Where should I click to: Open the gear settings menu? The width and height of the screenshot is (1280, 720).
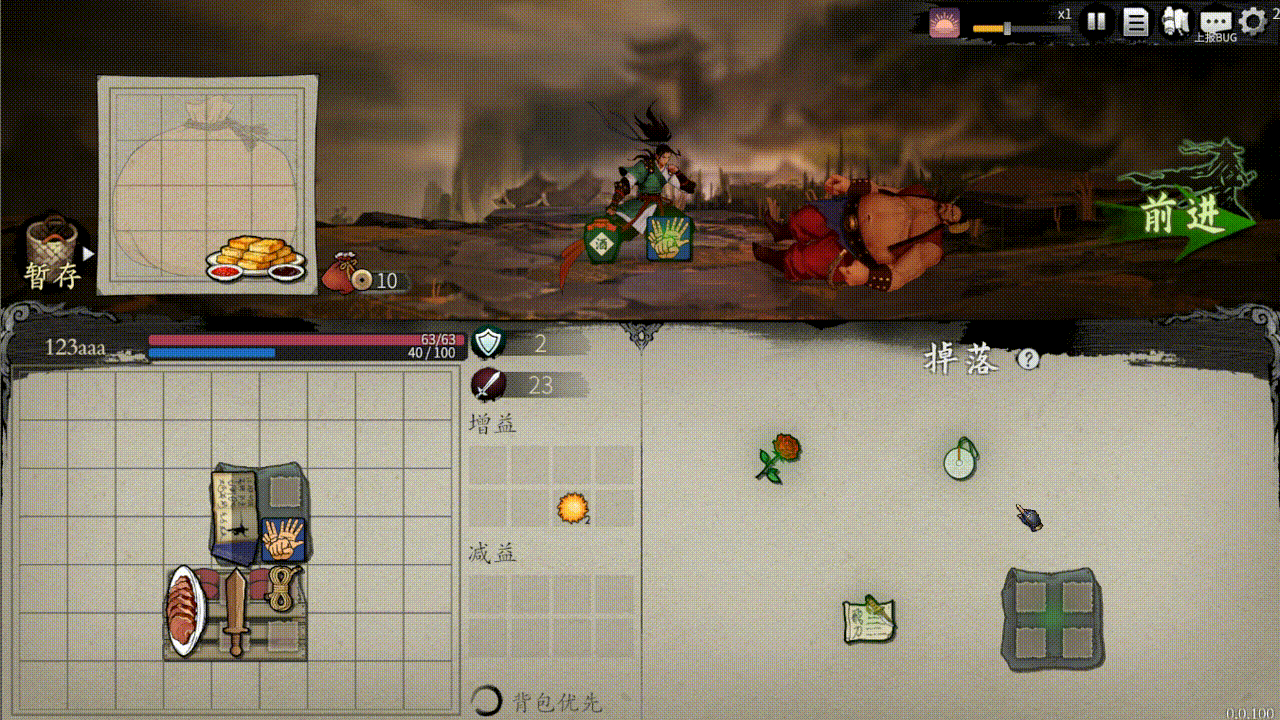pyautogui.click(x=1252, y=21)
